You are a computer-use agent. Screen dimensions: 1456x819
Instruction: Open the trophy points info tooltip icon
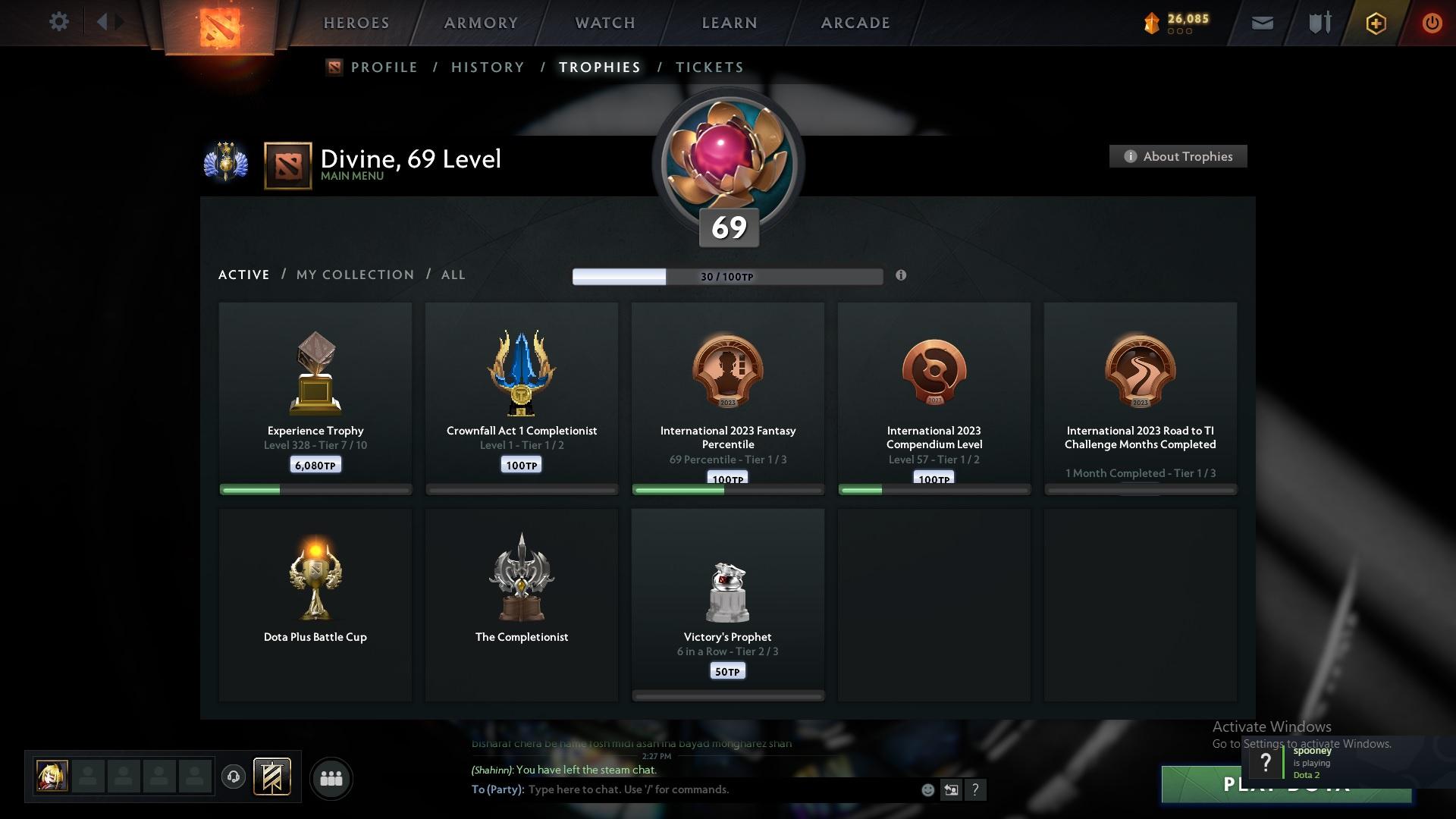click(x=902, y=276)
